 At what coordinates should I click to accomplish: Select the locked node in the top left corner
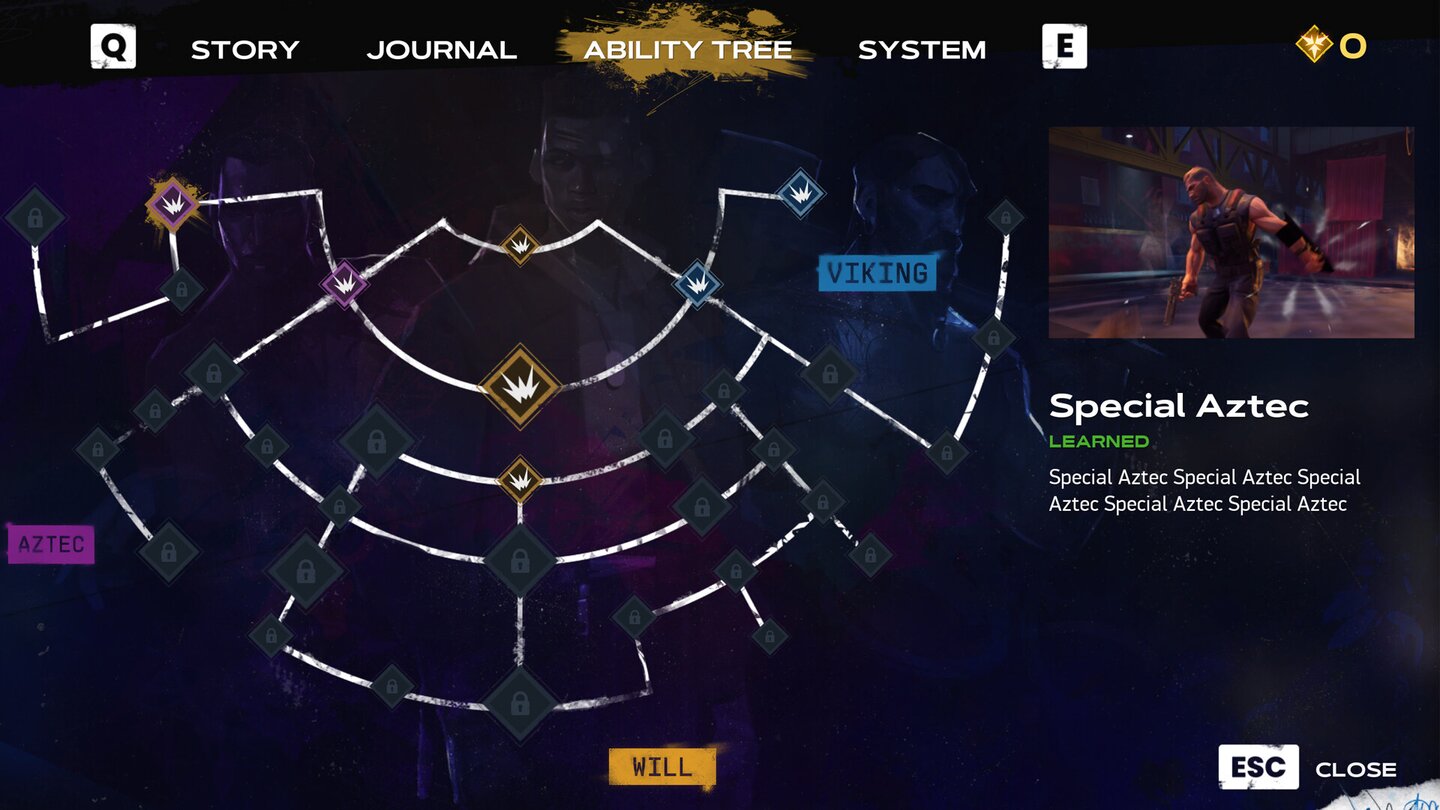click(x=35, y=218)
